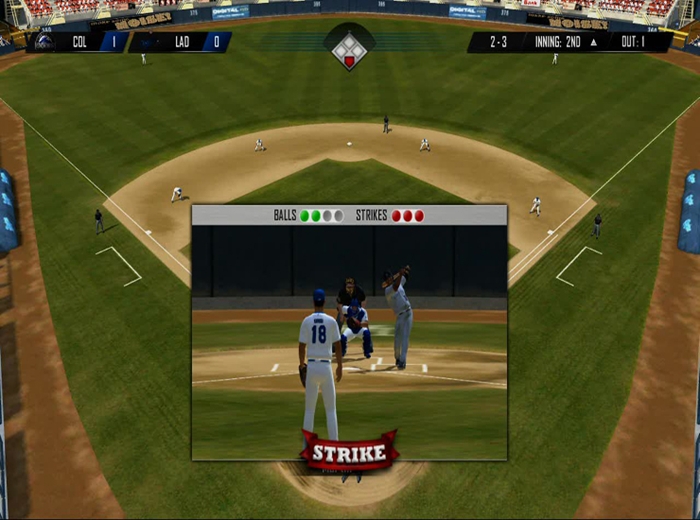The width and height of the screenshot is (700, 520).
Task: Select the COL team panel
Action: tap(78, 42)
